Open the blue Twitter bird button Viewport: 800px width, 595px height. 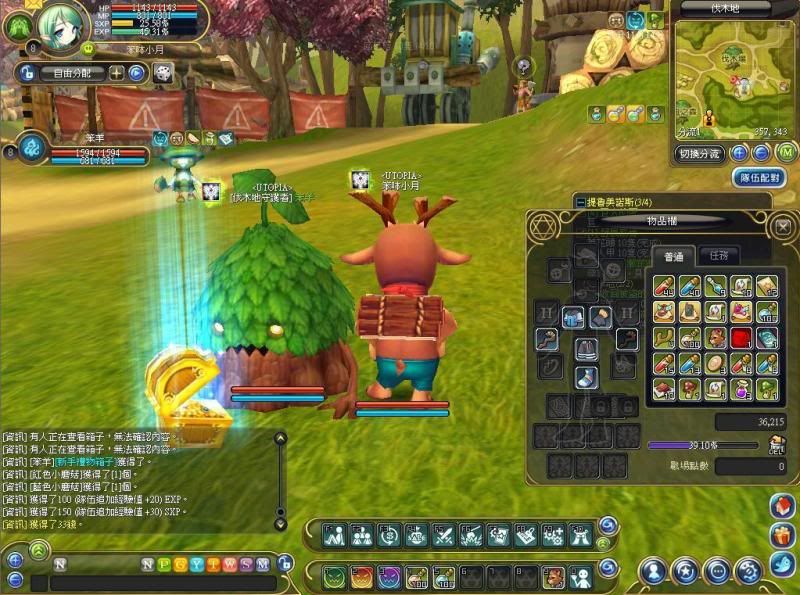pos(782,564)
